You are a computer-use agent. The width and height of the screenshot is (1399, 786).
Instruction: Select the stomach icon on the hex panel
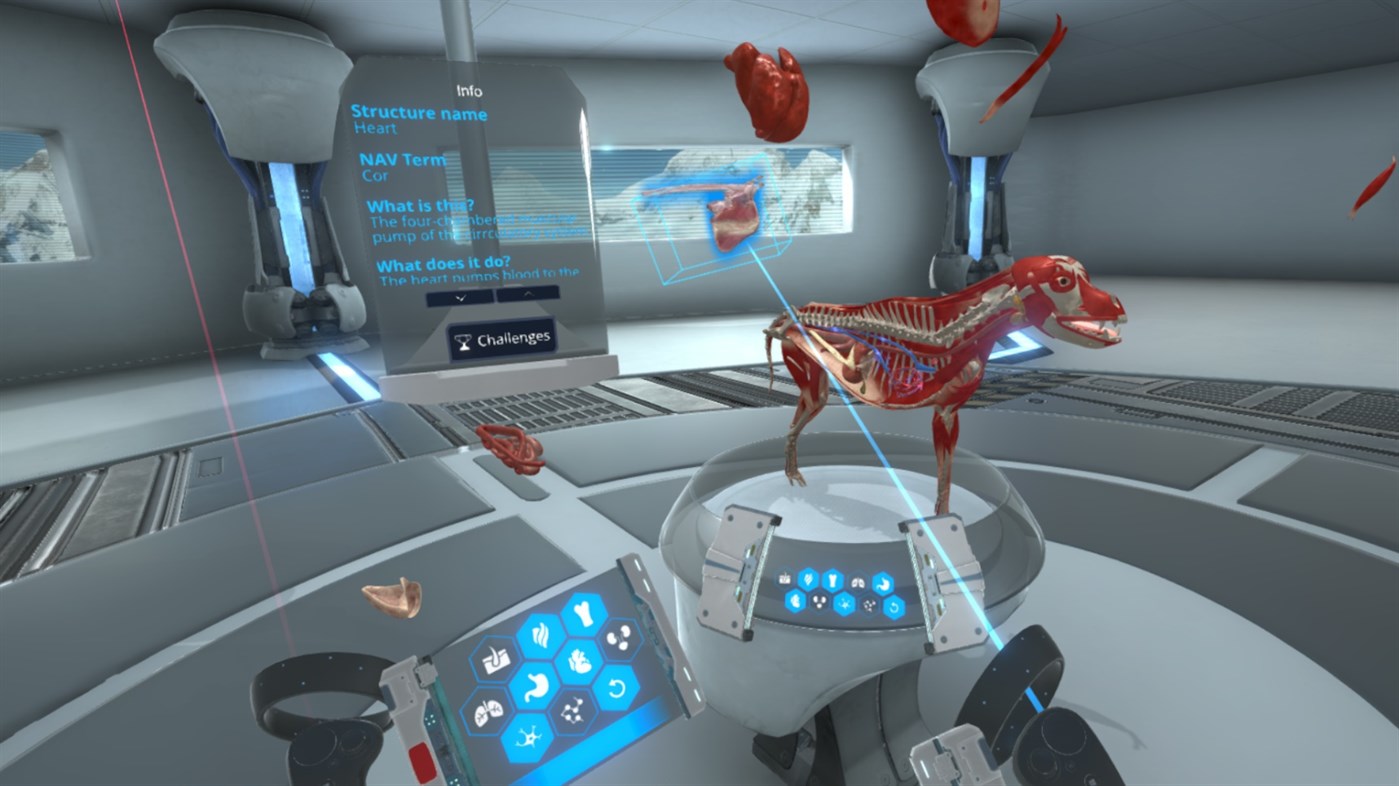coord(536,687)
